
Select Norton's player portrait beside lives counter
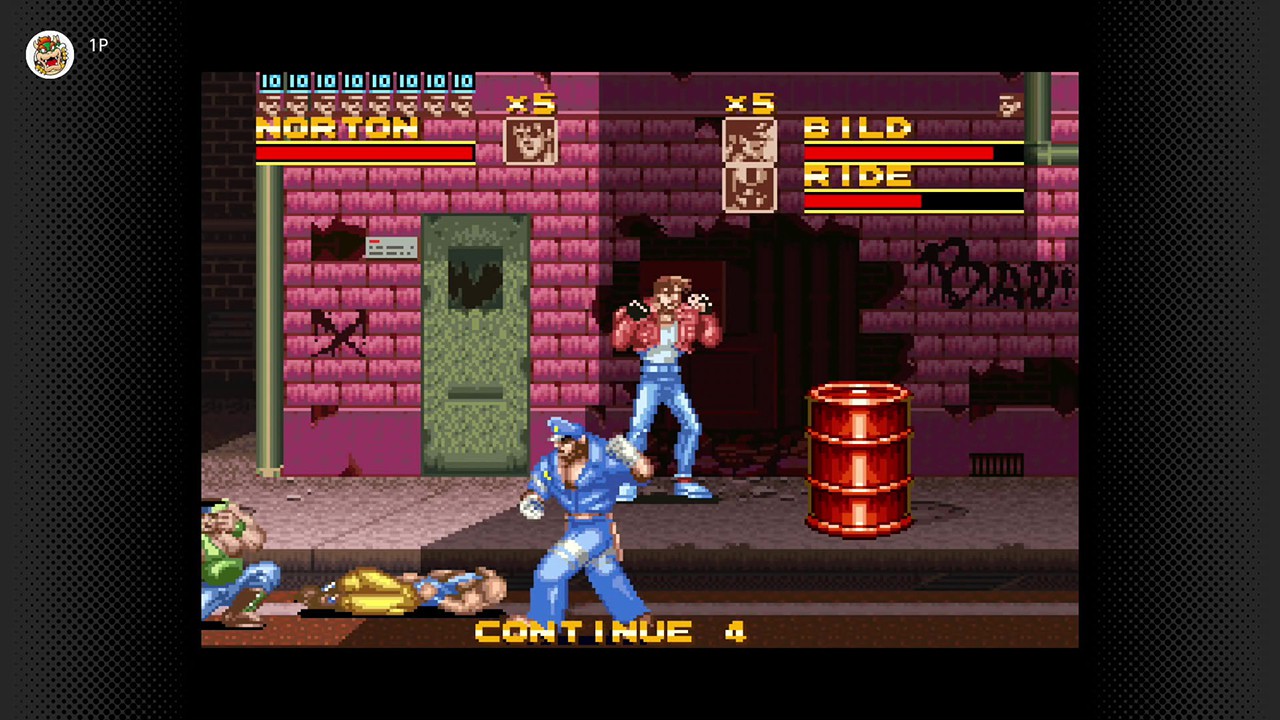[x=530, y=141]
